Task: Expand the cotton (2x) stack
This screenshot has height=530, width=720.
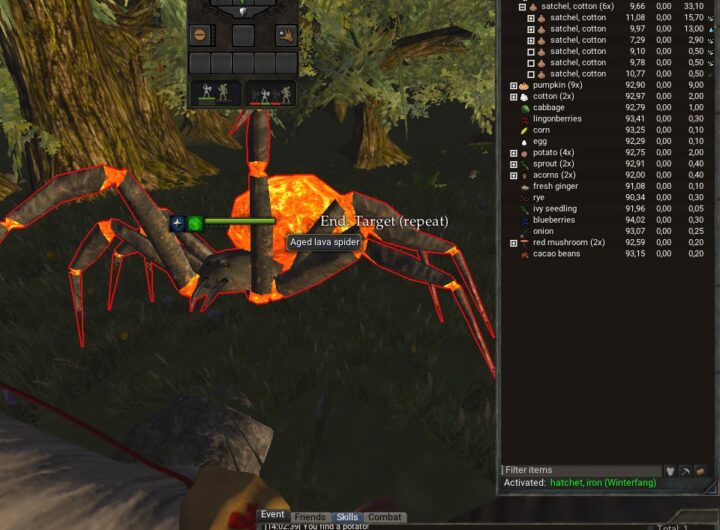Action: [x=513, y=96]
